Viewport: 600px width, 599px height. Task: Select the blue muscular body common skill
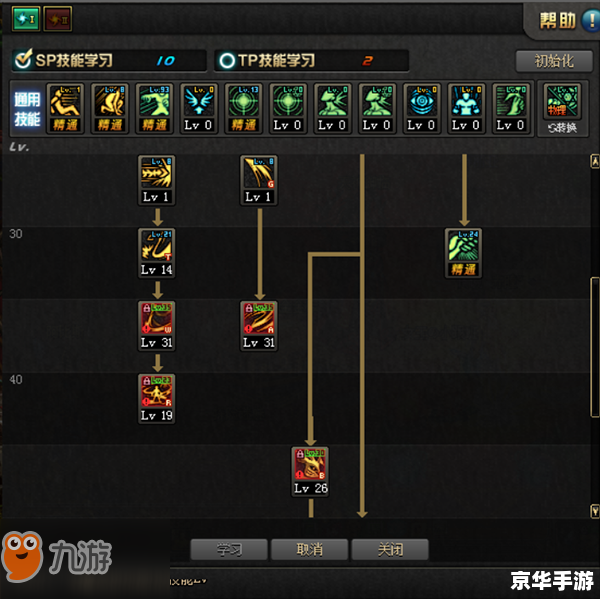[464, 108]
